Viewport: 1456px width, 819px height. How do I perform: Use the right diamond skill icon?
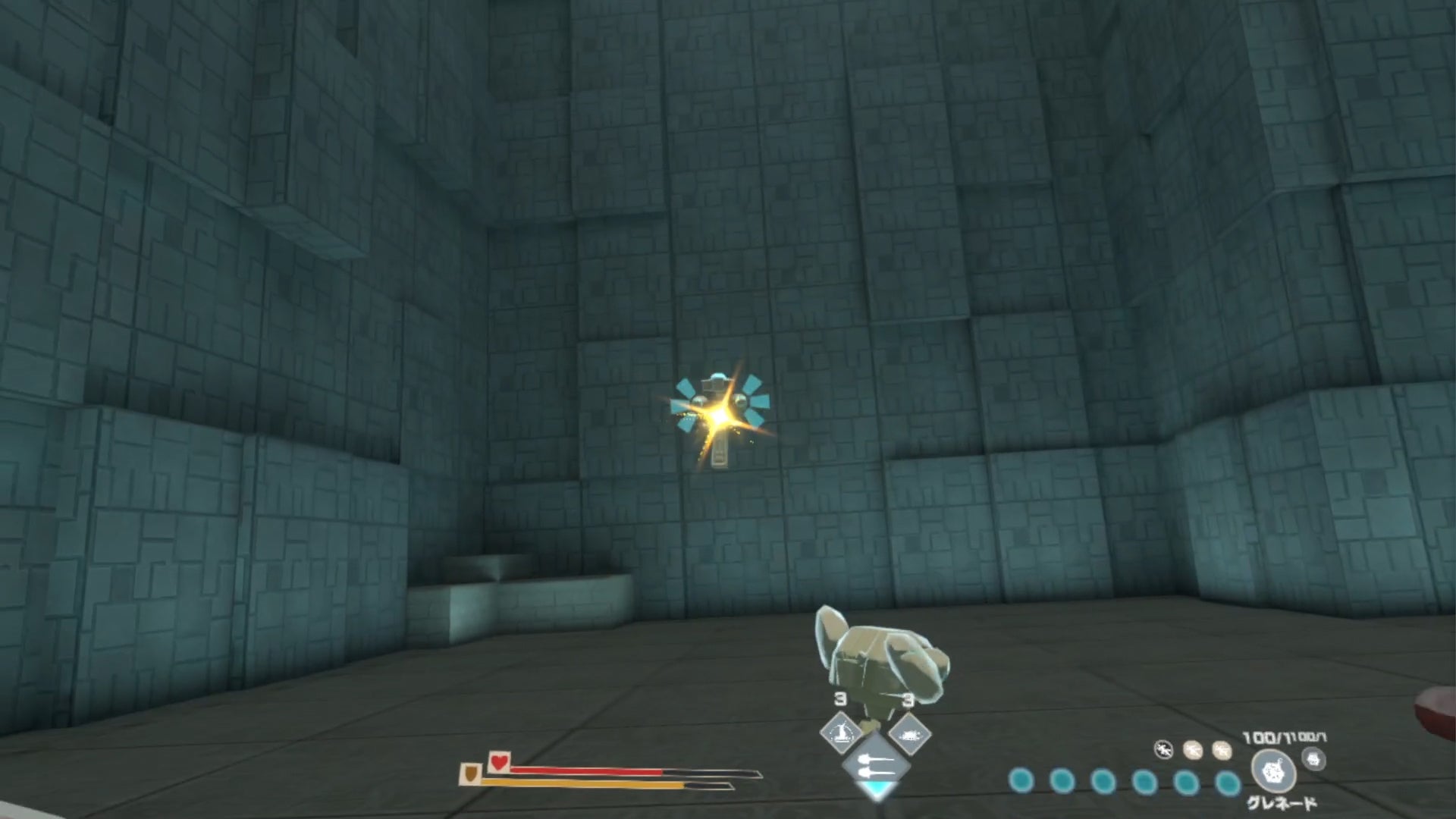(908, 733)
